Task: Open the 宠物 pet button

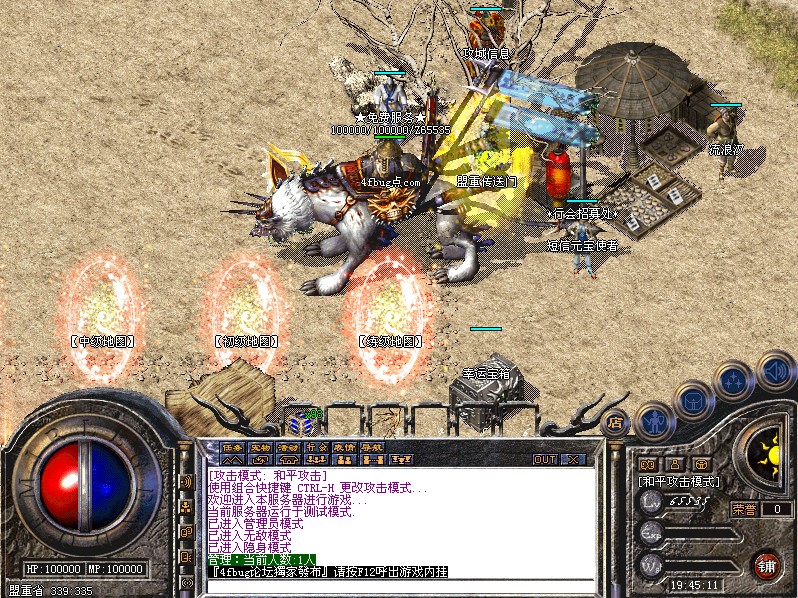Action: [260, 447]
